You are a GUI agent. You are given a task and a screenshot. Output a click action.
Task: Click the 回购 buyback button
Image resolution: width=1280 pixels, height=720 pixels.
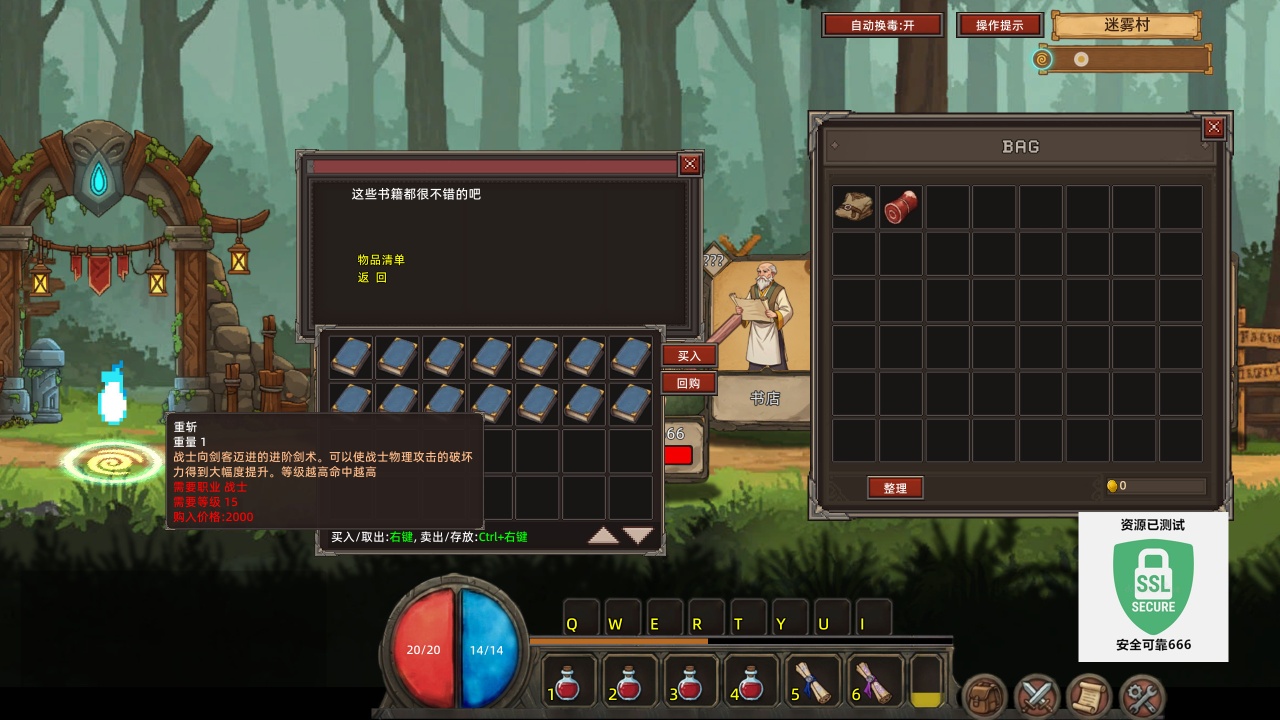(x=689, y=383)
